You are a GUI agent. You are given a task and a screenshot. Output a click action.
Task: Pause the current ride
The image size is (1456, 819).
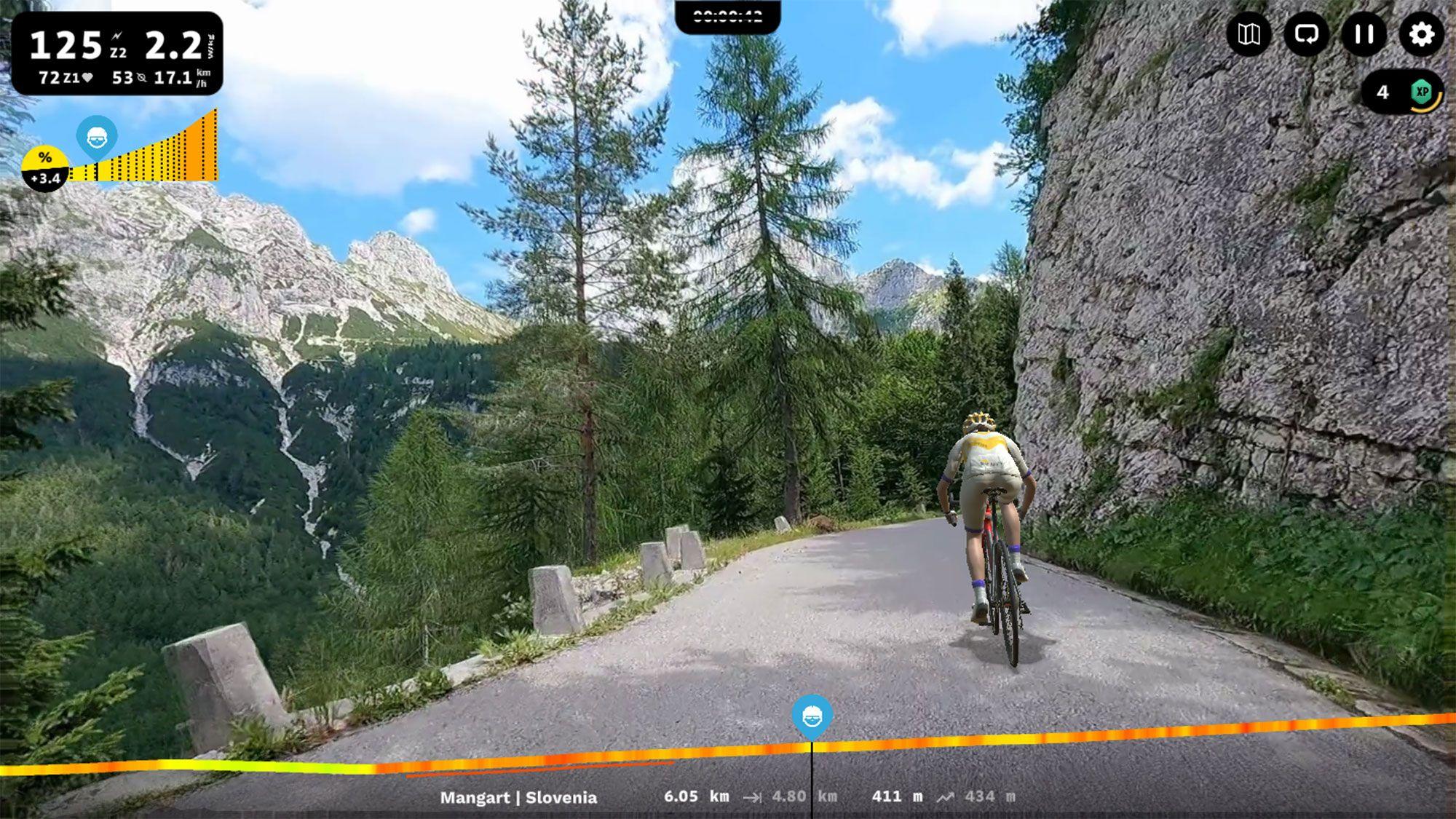(1363, 34)
